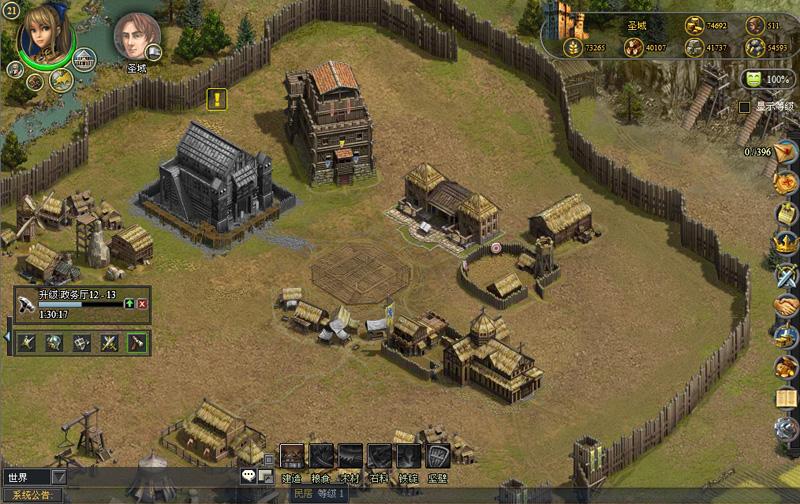Image resolution: width=800 pixels, height=504 pixels.
Task: Toggle the 显示等级 show-levels checkbox
Action: (744, 107)
